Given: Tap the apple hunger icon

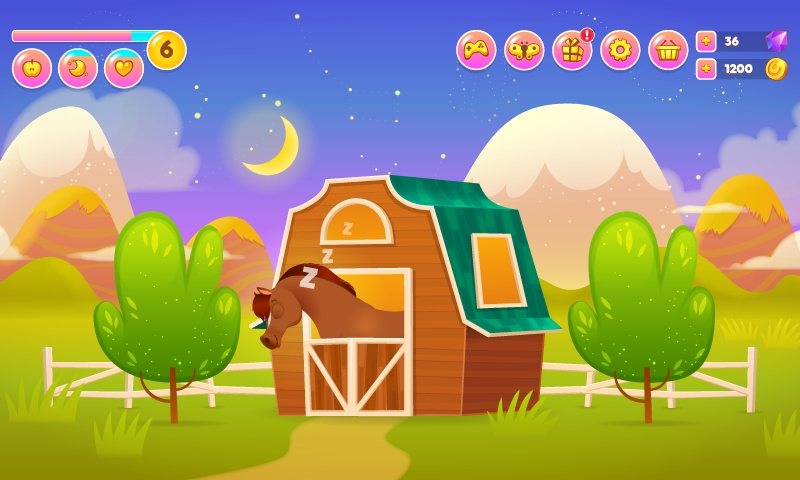Looking at the screenshot, I should [32, 68].
